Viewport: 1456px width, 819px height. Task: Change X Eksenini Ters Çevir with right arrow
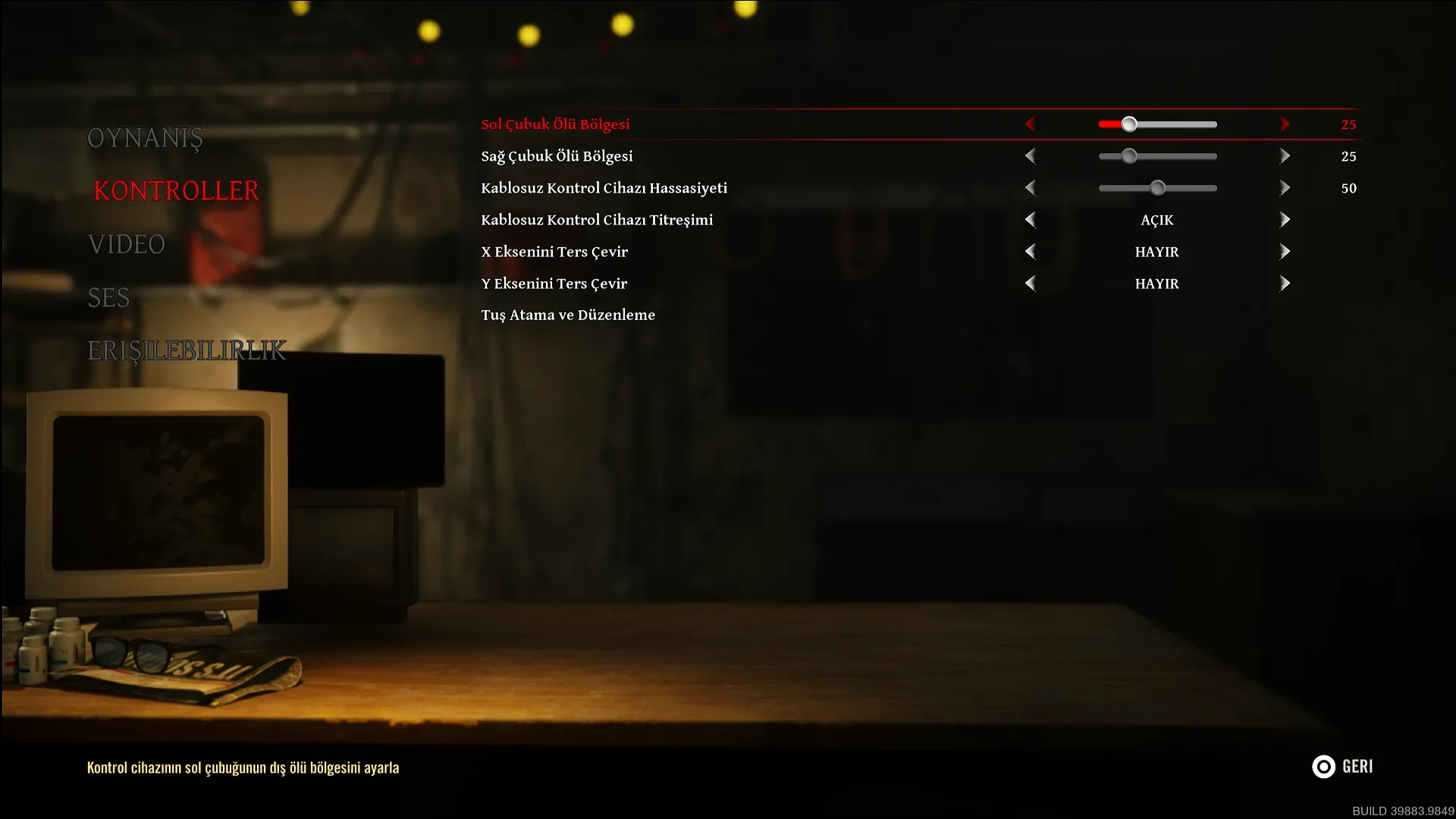[x=1285, y=252]
